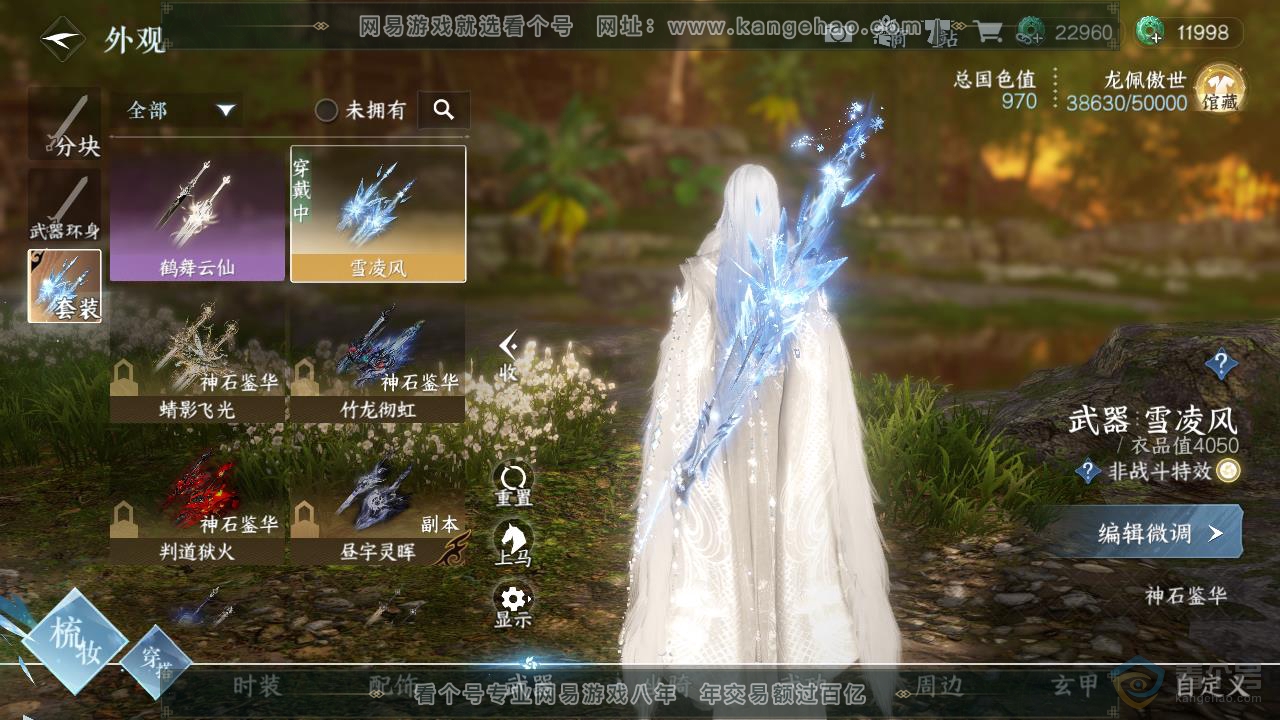This screenshot has width=1280, height=720.
Task: Pick the red 判道狱火 weapon skin
Action: (x=197, y=504)
